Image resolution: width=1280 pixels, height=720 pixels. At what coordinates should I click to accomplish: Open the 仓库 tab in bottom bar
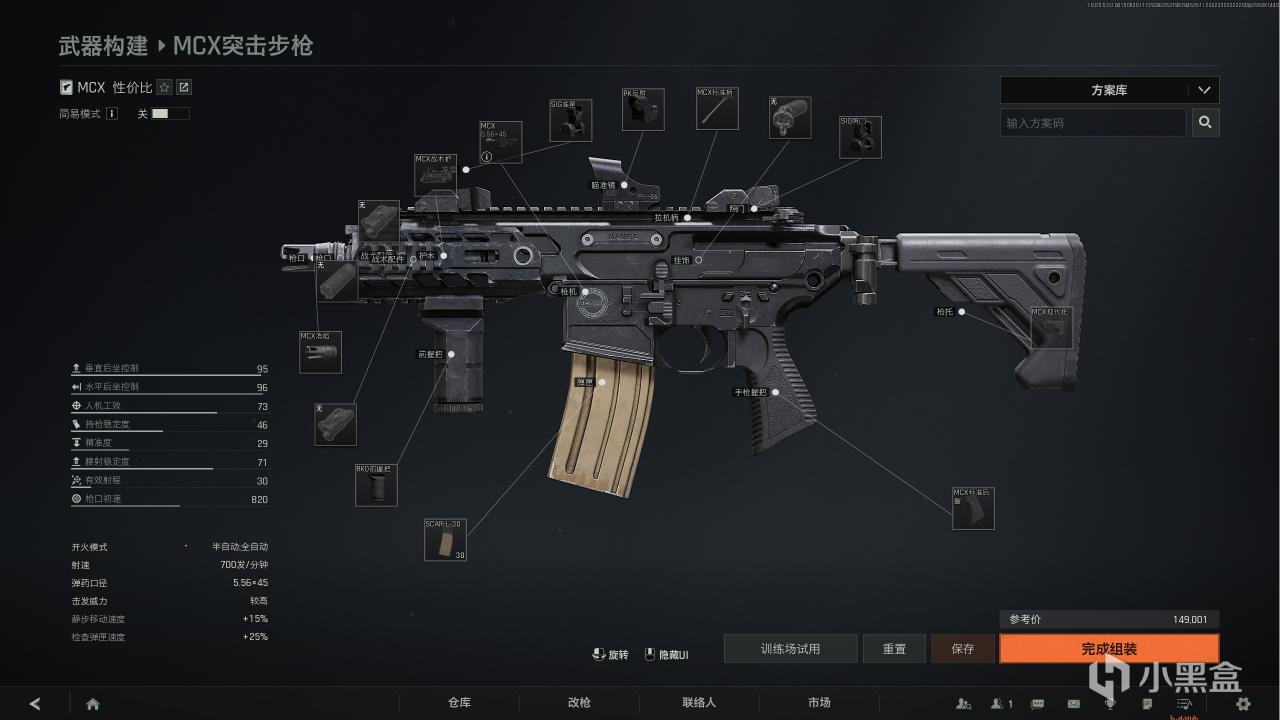459,703
